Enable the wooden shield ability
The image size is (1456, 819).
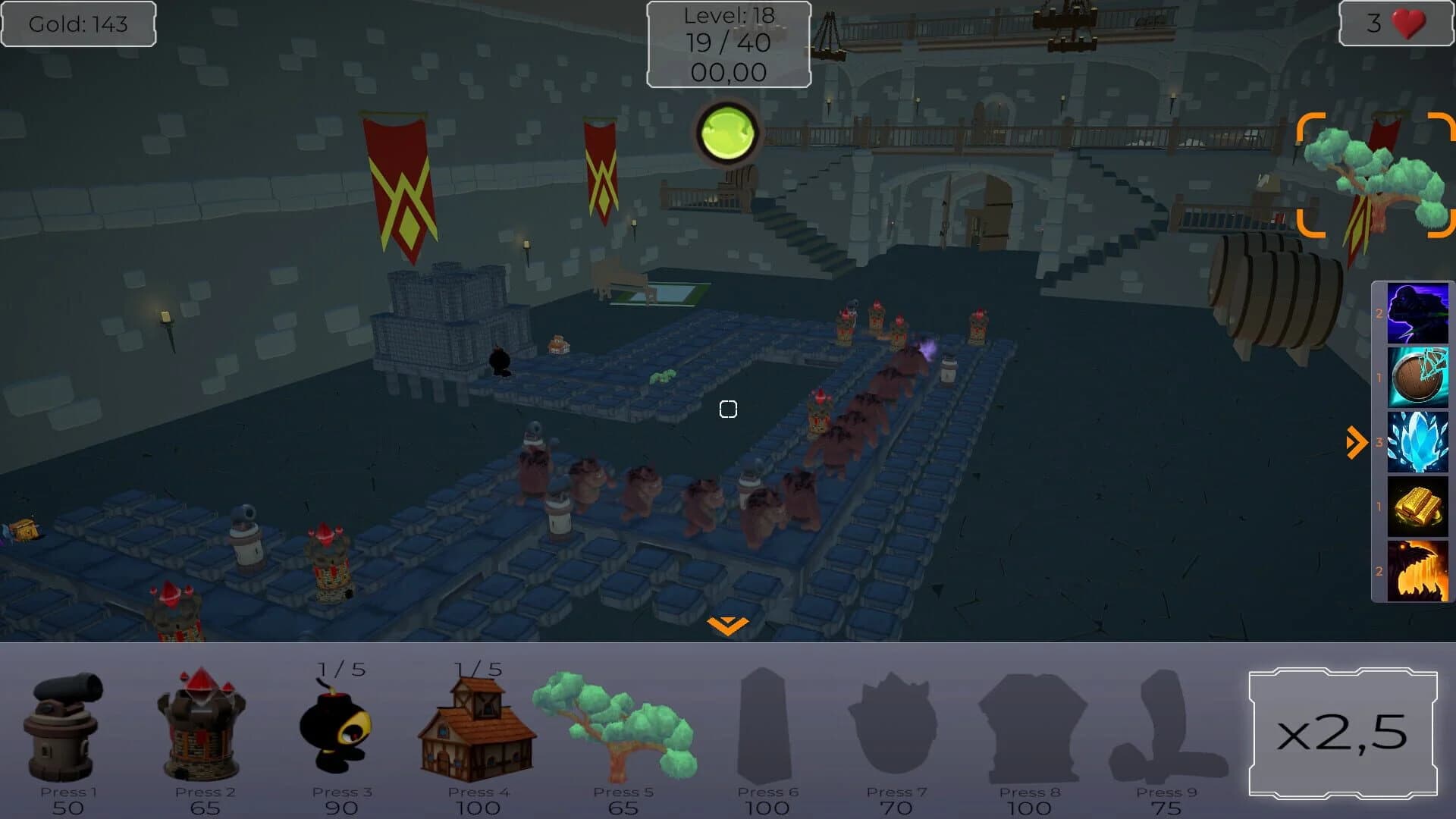point(1417,377)
